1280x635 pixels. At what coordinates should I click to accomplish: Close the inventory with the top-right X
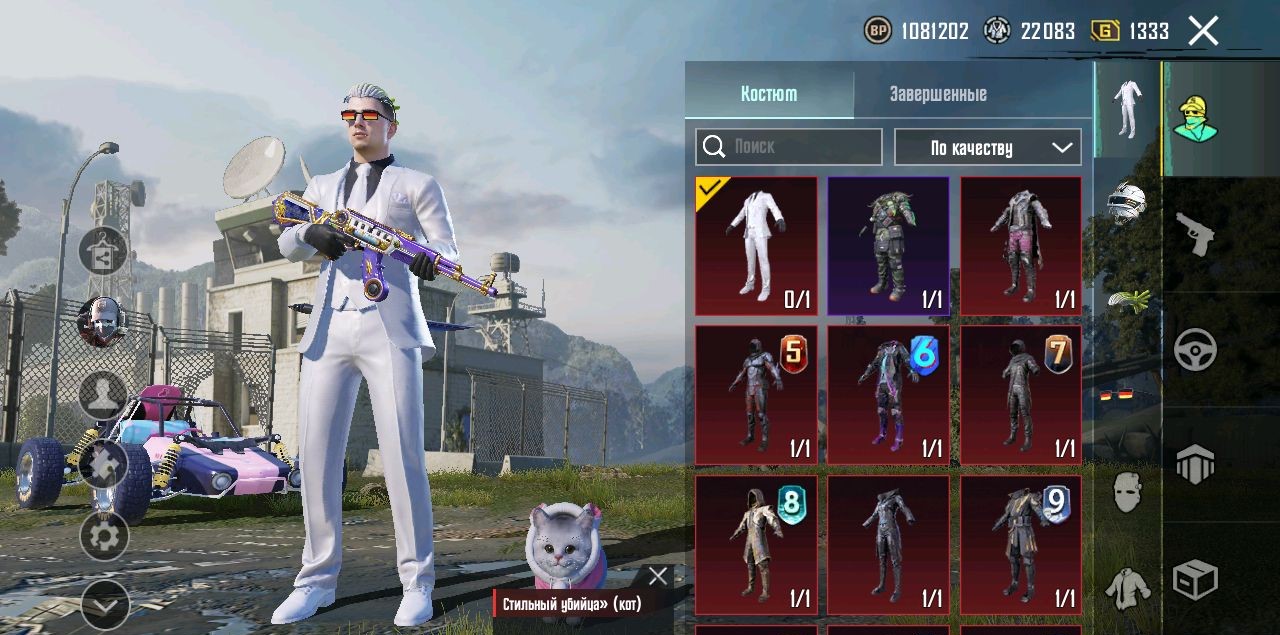tap(1203, 31)
